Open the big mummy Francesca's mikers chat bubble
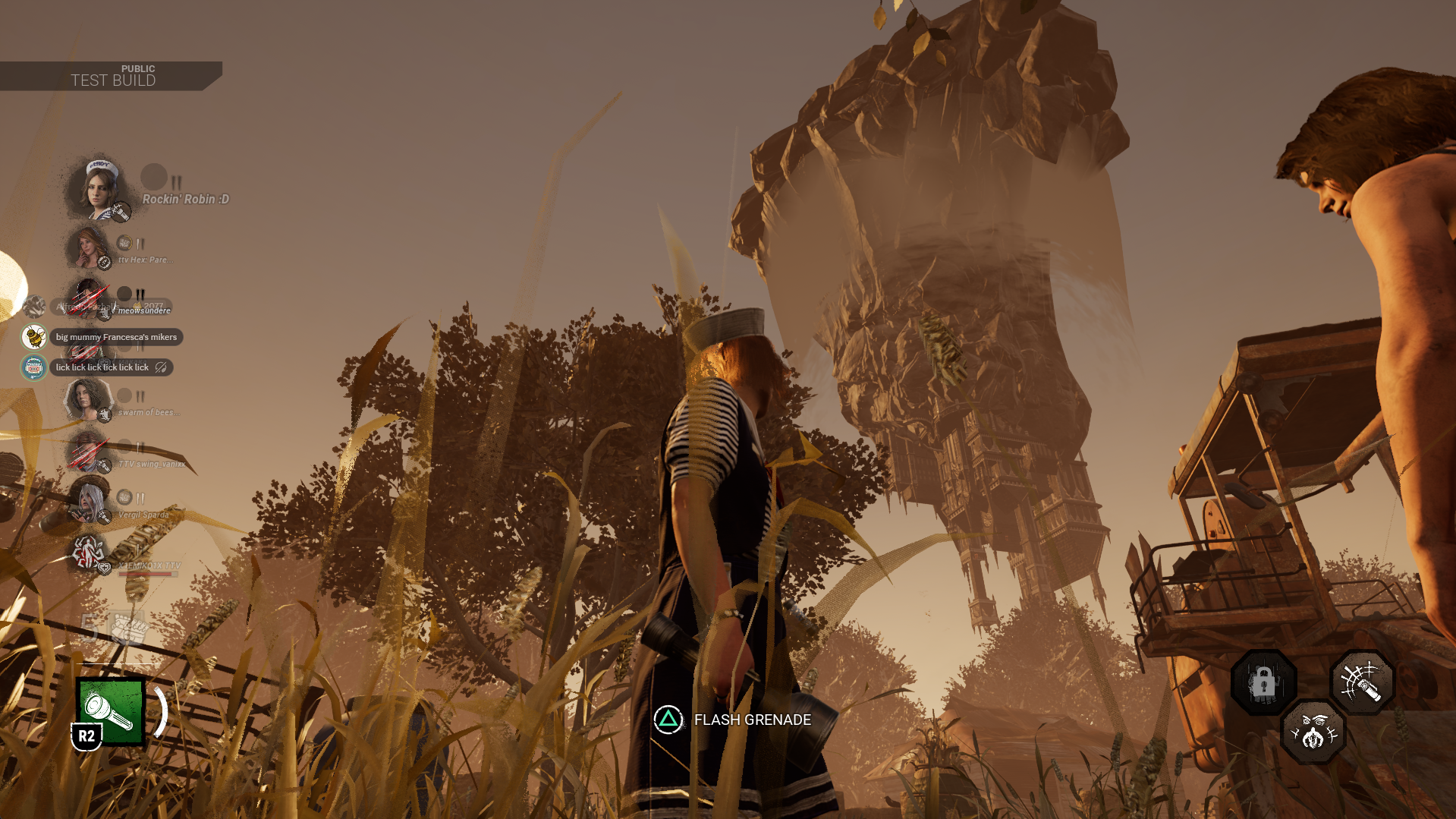This screenshot has width=1456, height=819. tap(115, 337)
